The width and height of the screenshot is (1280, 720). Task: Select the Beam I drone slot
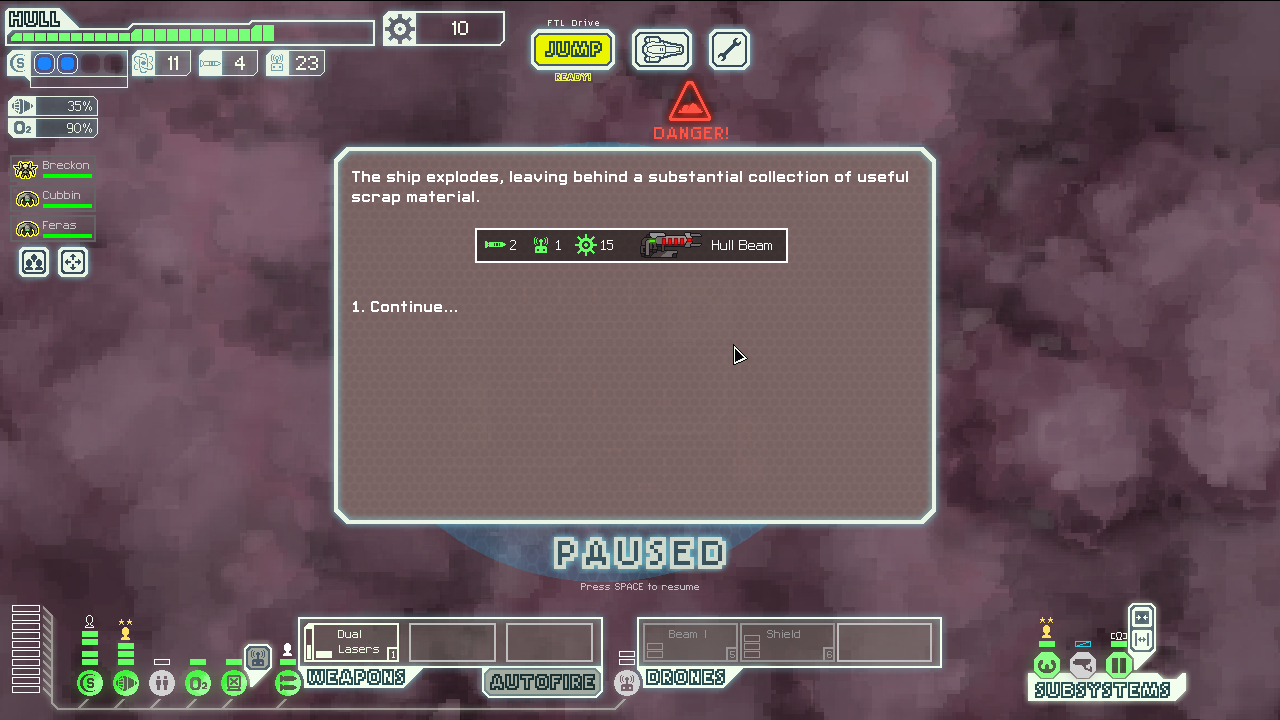pyautogui.click(x=689, y=642)
